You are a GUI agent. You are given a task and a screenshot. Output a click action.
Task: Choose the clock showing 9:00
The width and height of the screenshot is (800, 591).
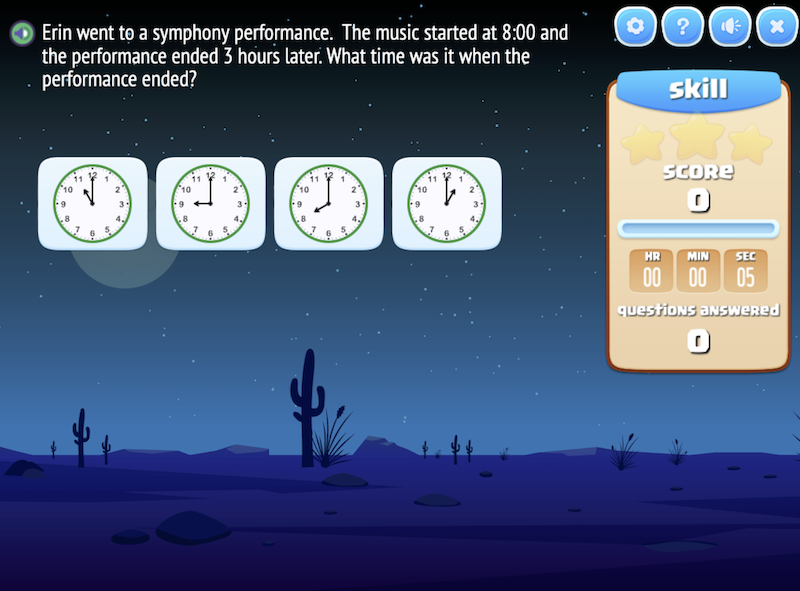pos(210,203)
